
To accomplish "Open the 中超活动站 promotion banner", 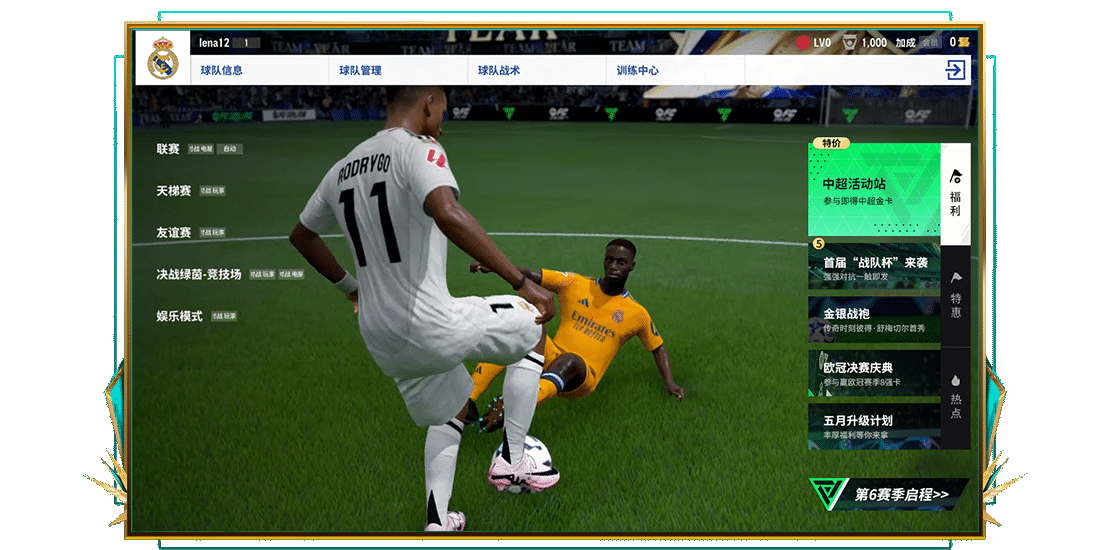I will click(874, 190).
